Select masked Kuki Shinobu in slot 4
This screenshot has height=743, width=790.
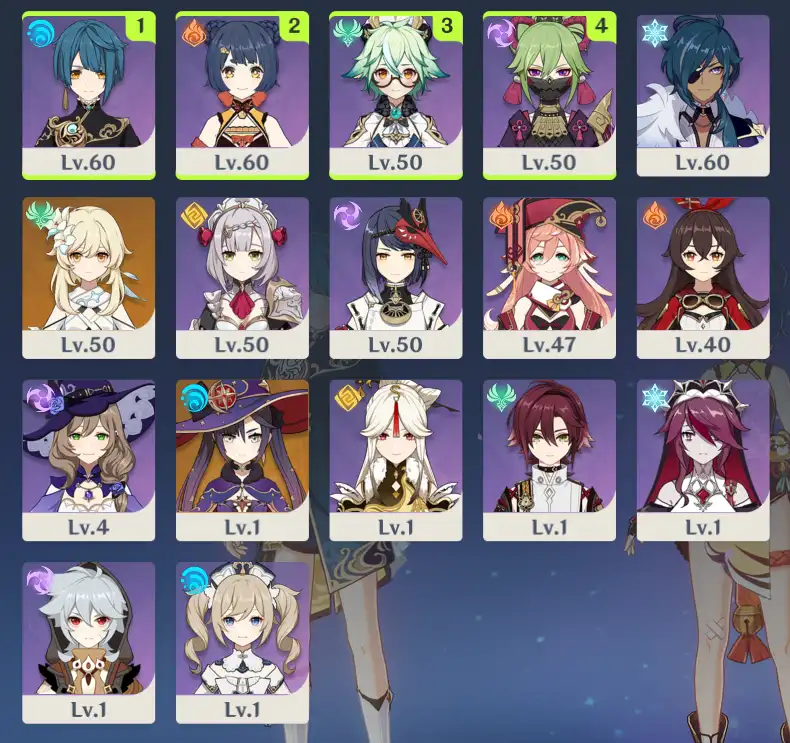(x=549, y=96)
